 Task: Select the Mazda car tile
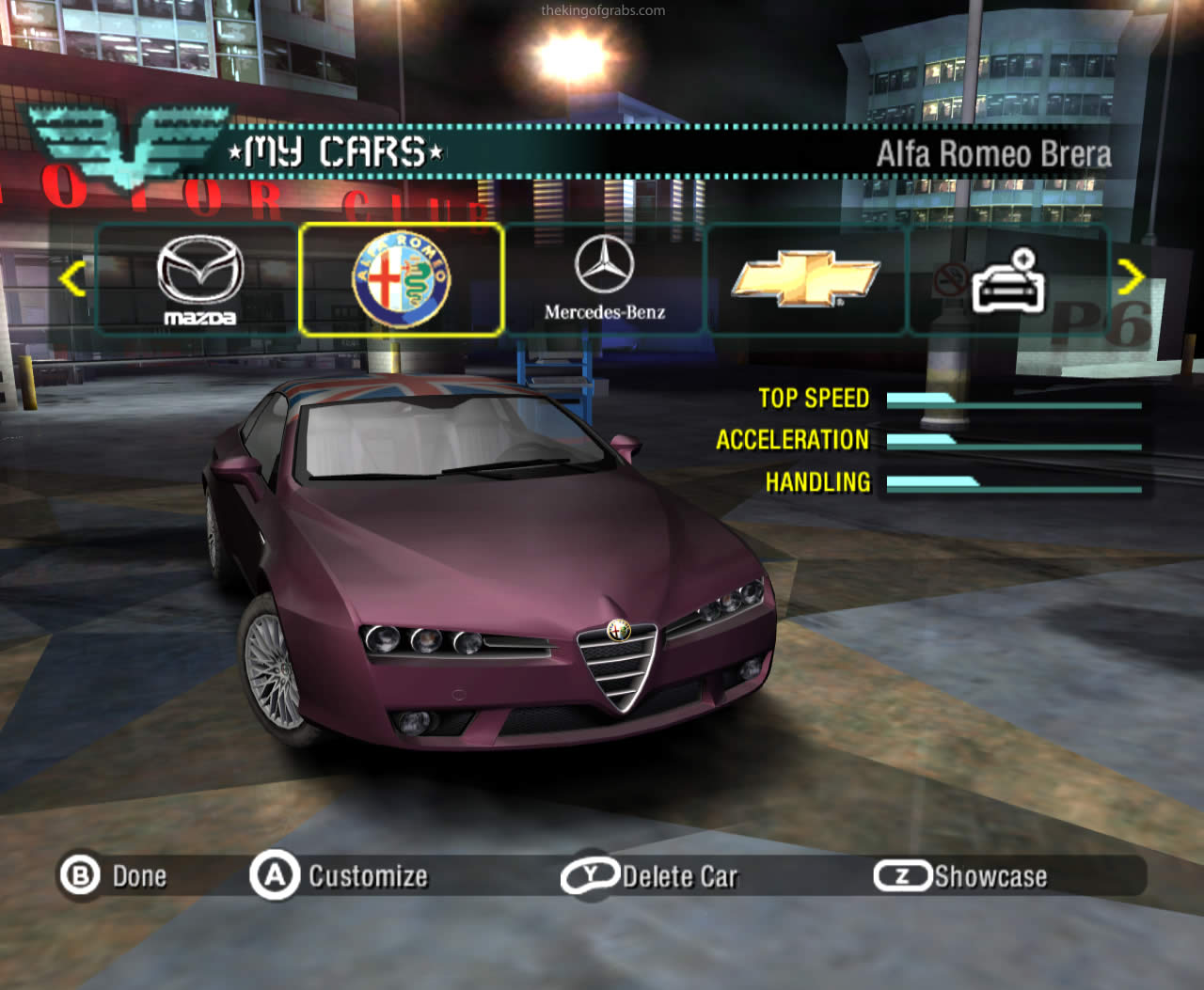[199, 279]
